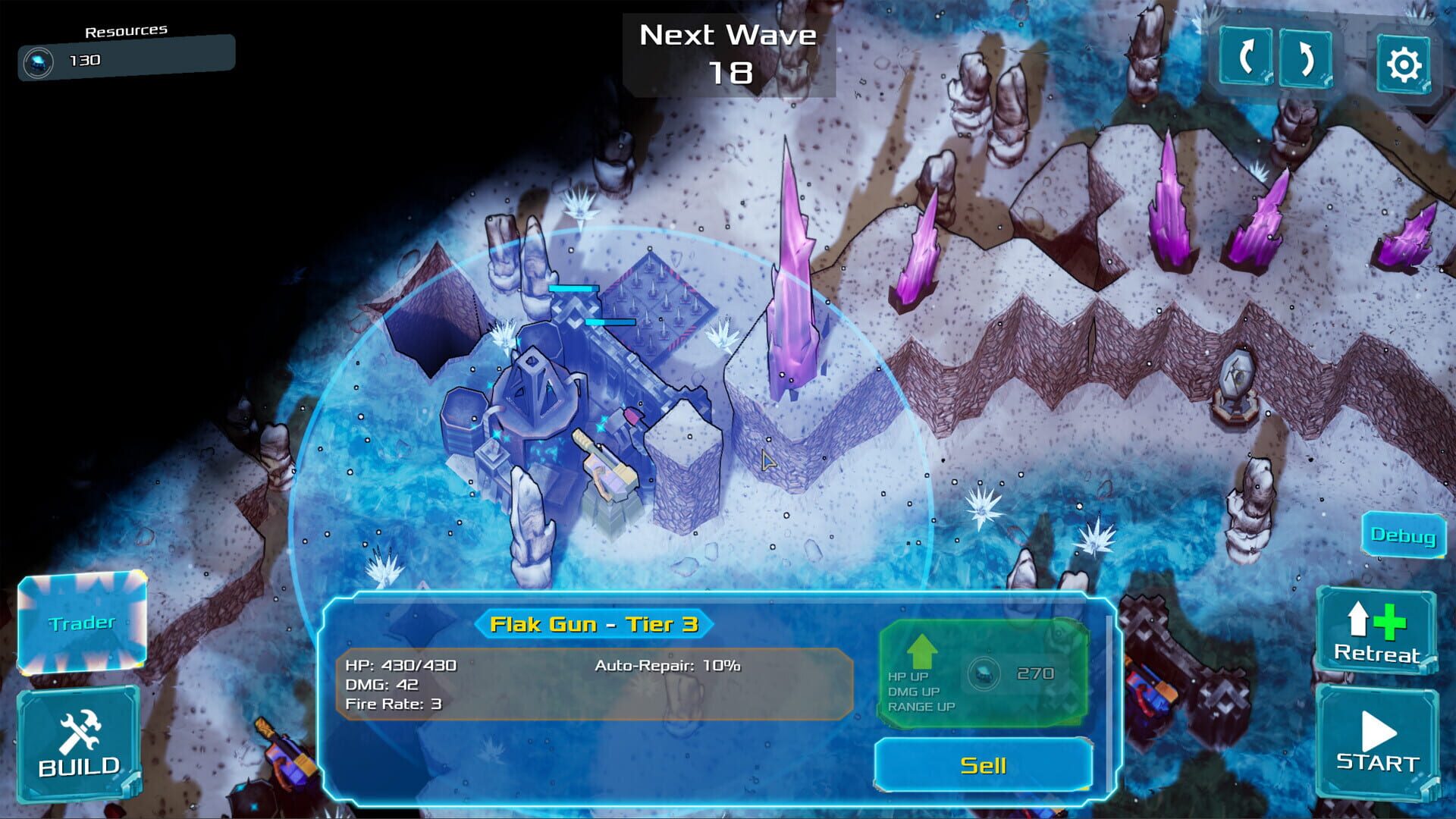Click the Next Wave 18 banner

726,52
